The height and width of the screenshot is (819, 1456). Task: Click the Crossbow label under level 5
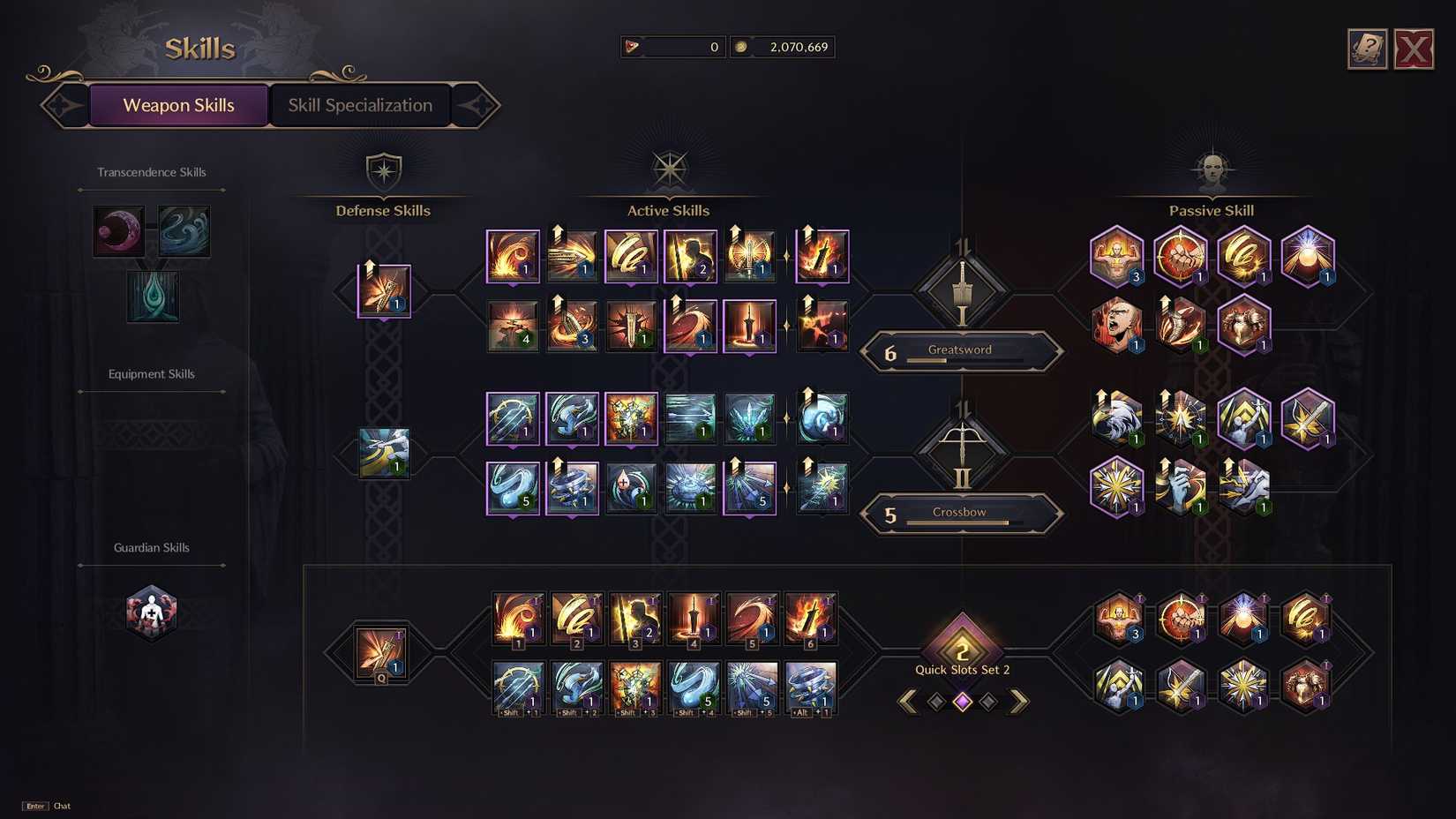click(x=960, y=511)
